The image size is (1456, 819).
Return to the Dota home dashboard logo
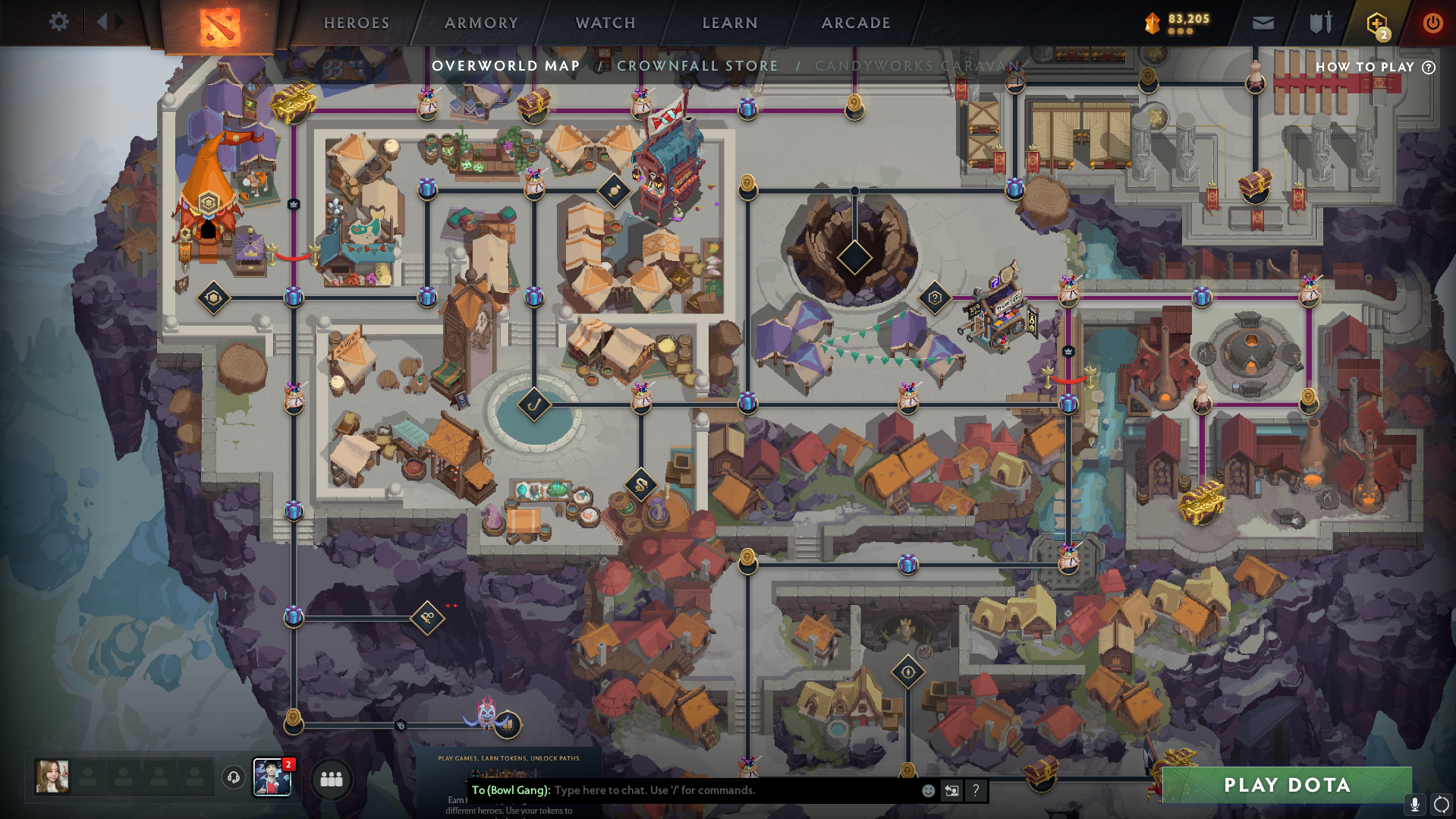click(x=219, y=26)
